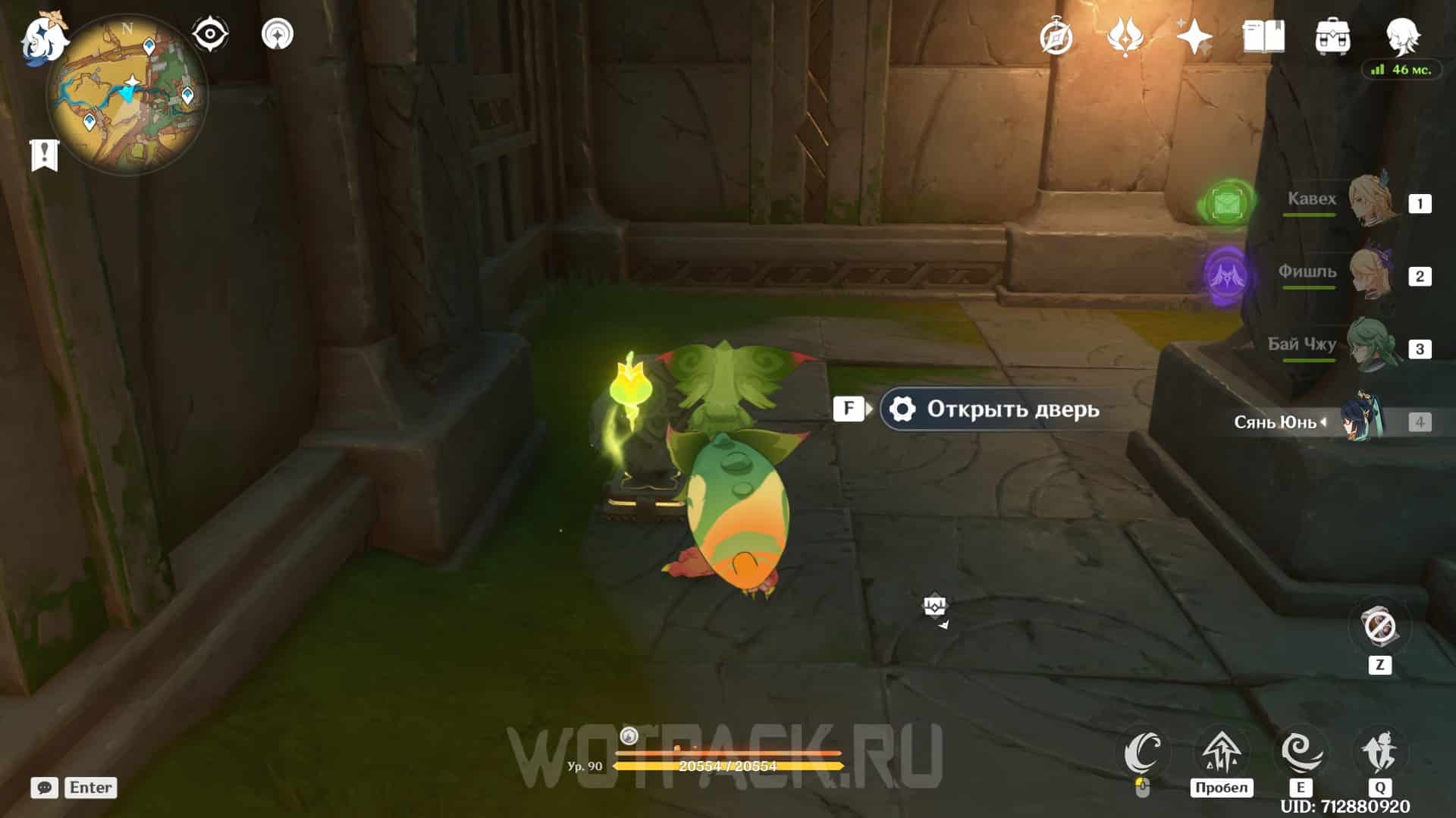The width and height of the screenshot is (1456, 818).
Task: Open the adventurer handbook book icon
Action: click(x=1263, y=36)
